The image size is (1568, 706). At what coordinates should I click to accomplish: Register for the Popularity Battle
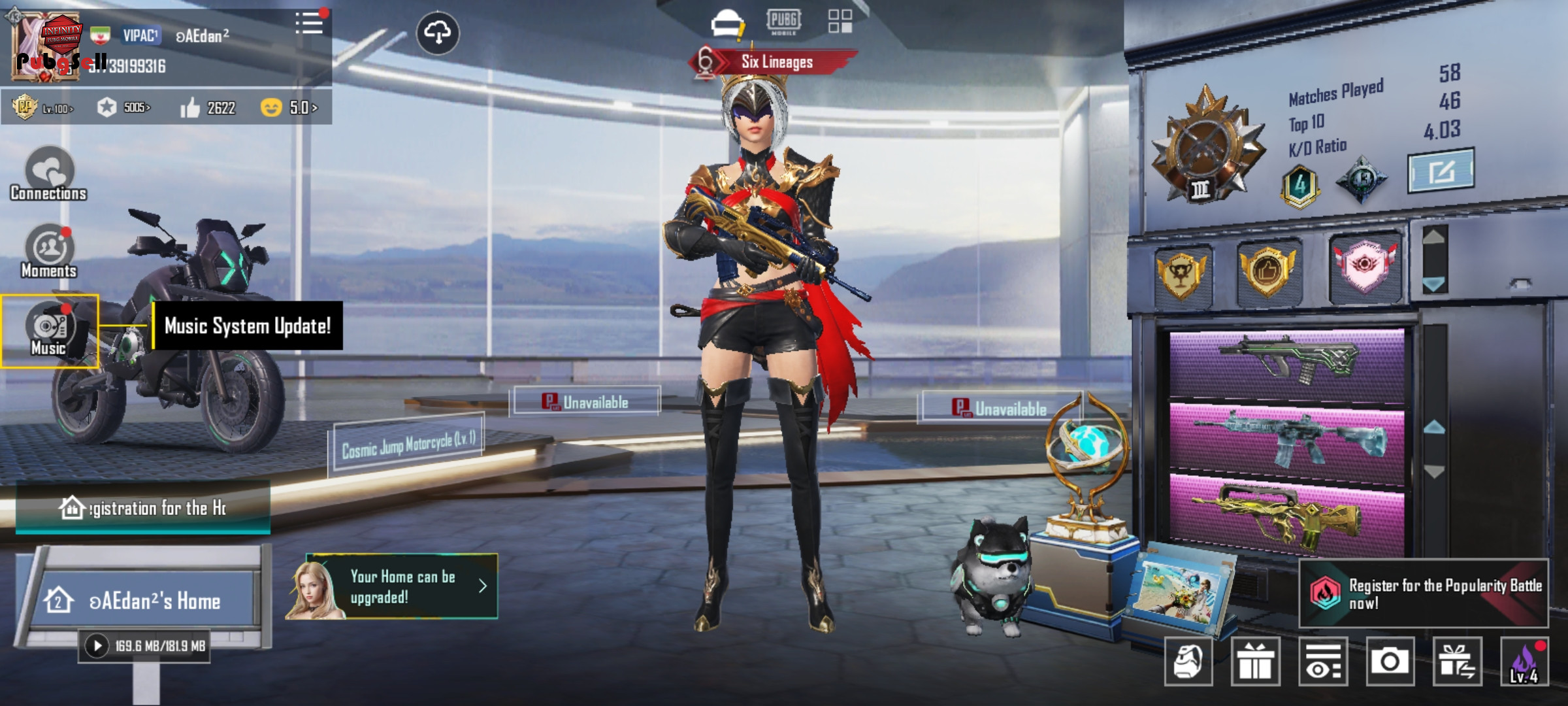[x=1424, y=594]
